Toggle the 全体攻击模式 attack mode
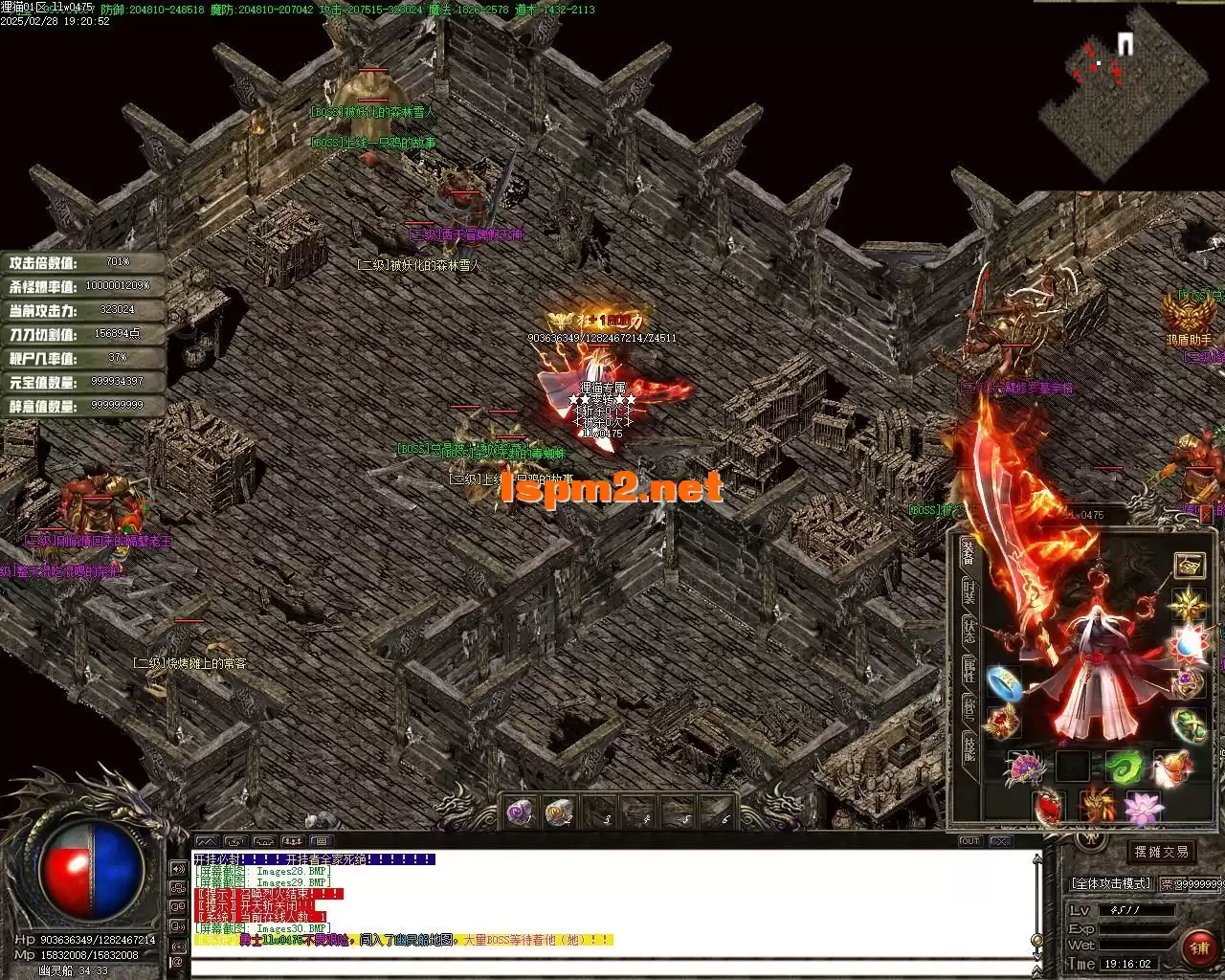 pyautogui.click(x=1110, y=883)
